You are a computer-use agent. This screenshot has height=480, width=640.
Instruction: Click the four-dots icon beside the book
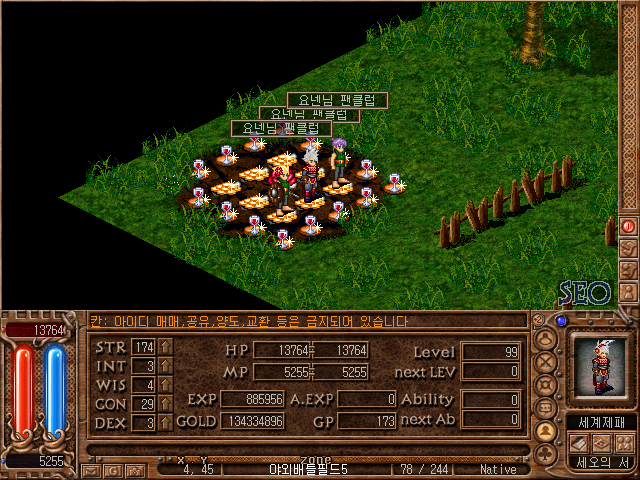pyautogui.click(x=624, y=442)
